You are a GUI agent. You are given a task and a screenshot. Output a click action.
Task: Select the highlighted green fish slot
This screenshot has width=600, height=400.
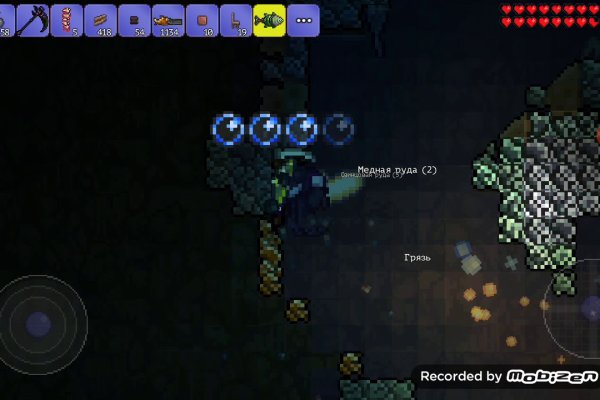click(x=268, y=18)
